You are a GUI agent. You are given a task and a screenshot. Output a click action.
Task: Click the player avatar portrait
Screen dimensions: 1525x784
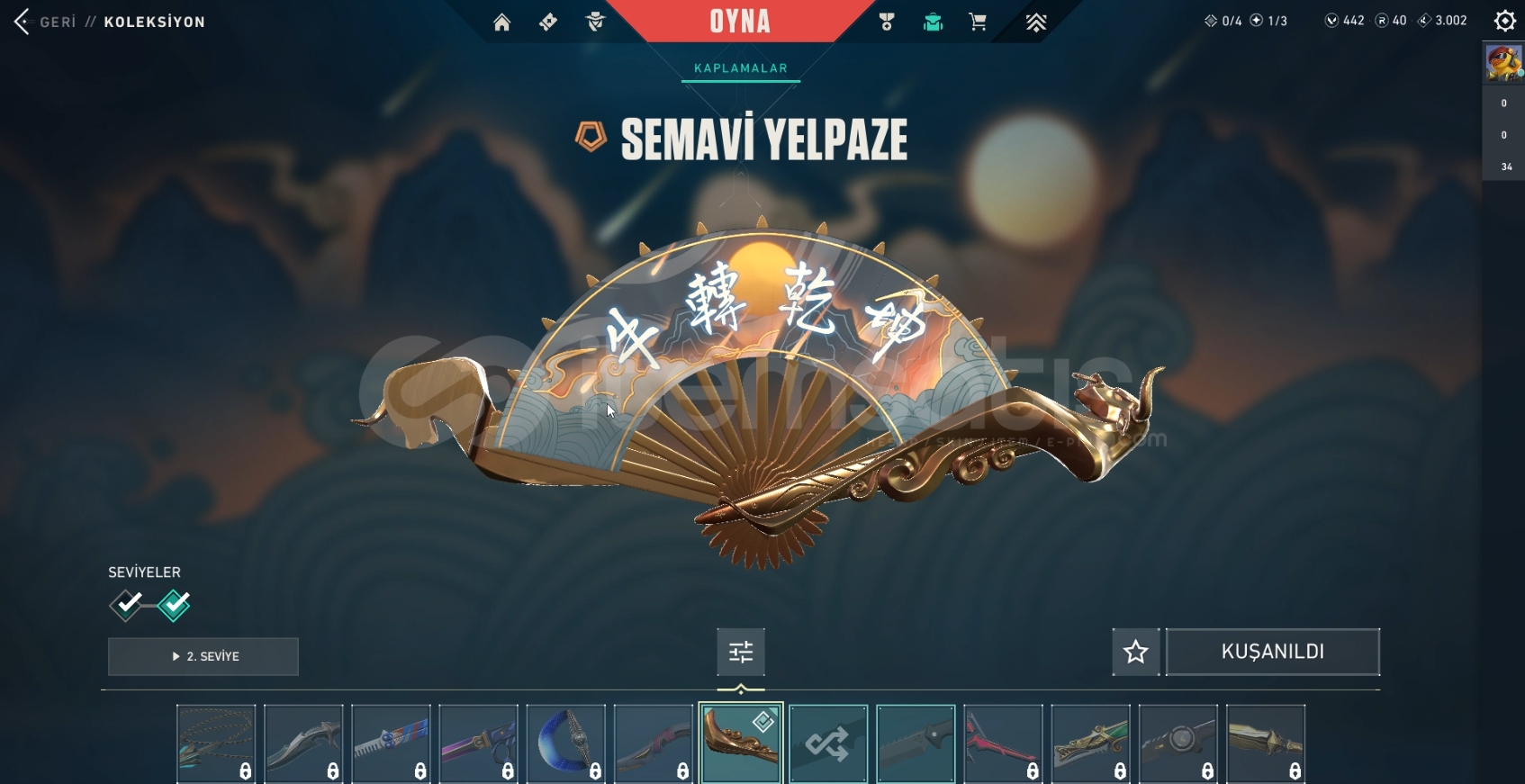pos(1503,63)
